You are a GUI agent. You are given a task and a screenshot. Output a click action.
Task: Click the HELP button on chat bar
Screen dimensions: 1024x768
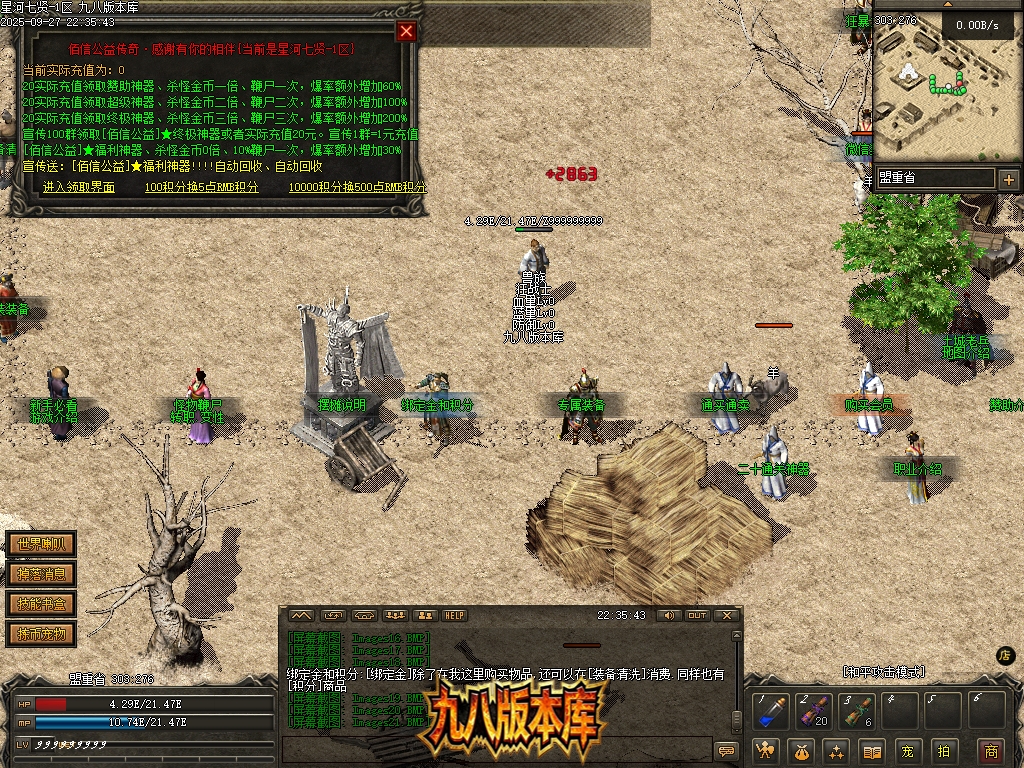click(x=455, y=615)
